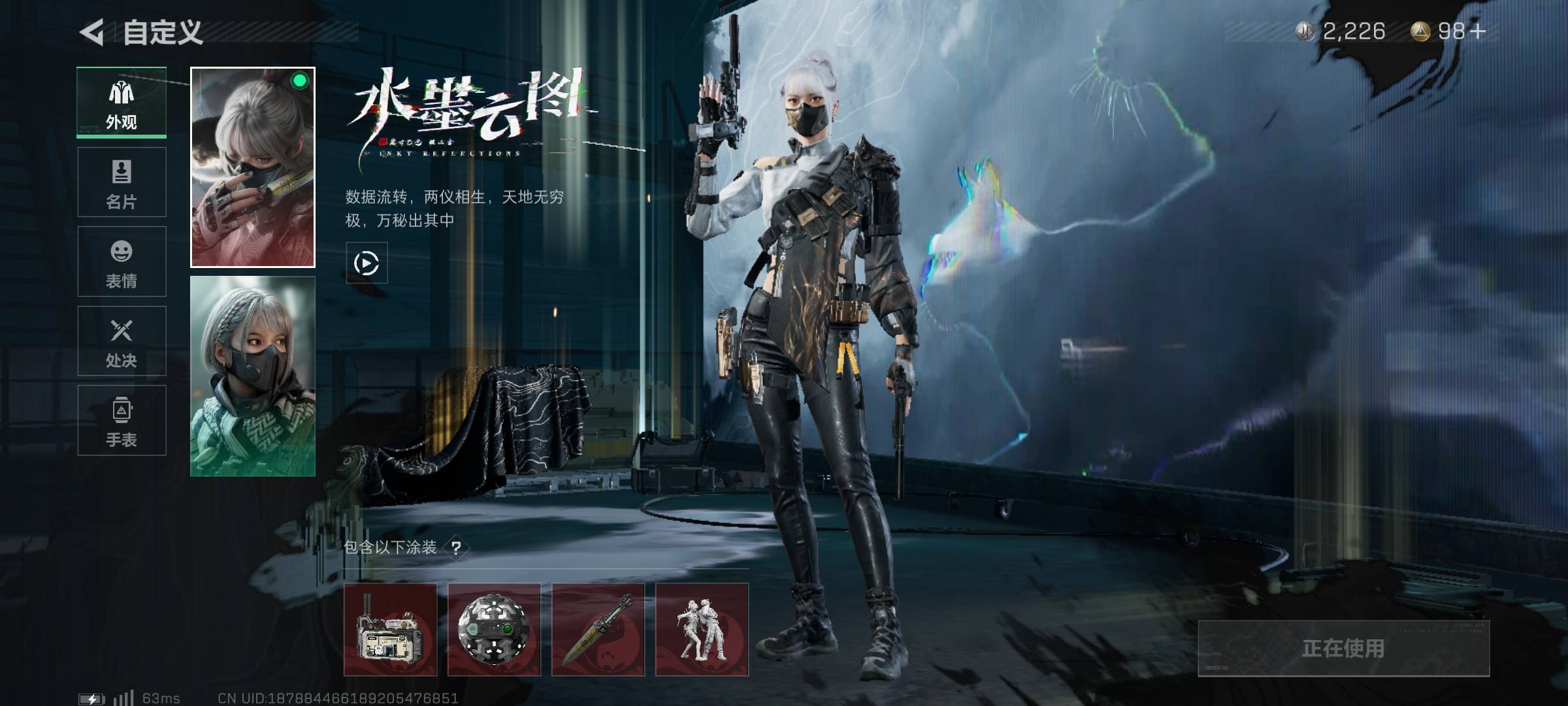Switch to the 手表 watch tab

click(122, 420)
